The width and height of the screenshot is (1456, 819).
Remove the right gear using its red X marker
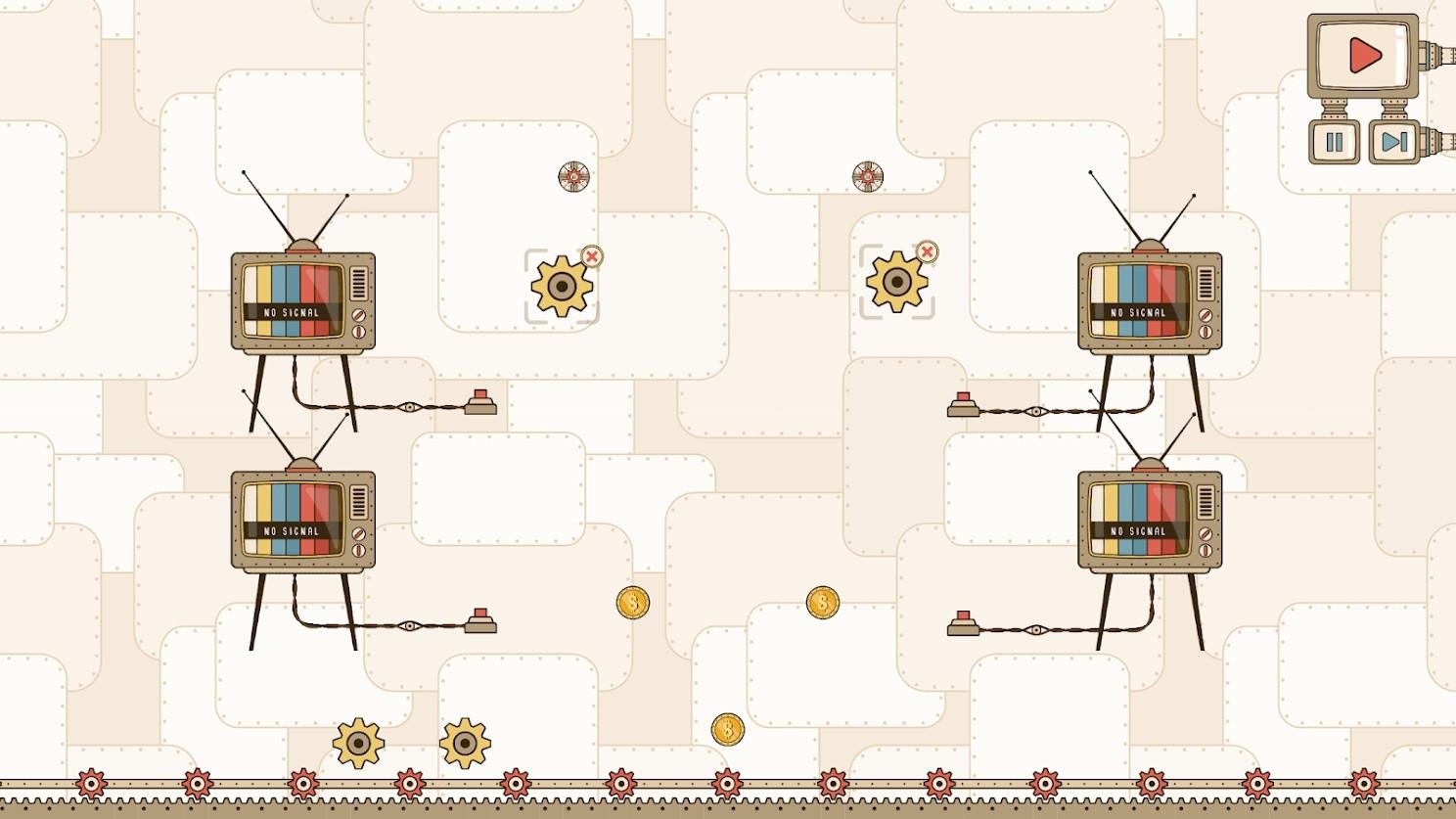click(928, 252)
